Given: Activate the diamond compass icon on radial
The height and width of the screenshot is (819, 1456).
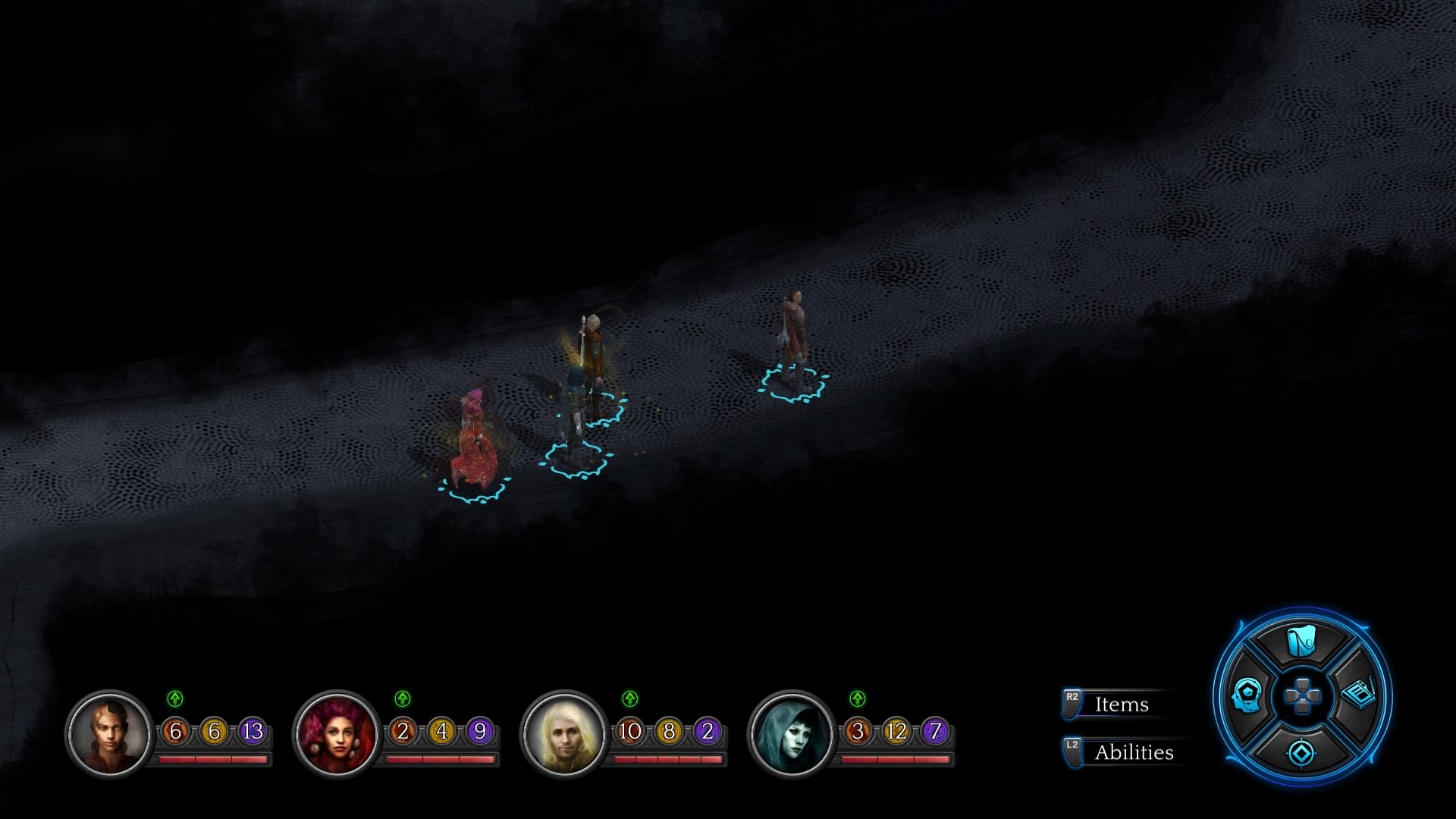Looking at the screenshot, I should pyautogui.click(x=1302, y=753).
